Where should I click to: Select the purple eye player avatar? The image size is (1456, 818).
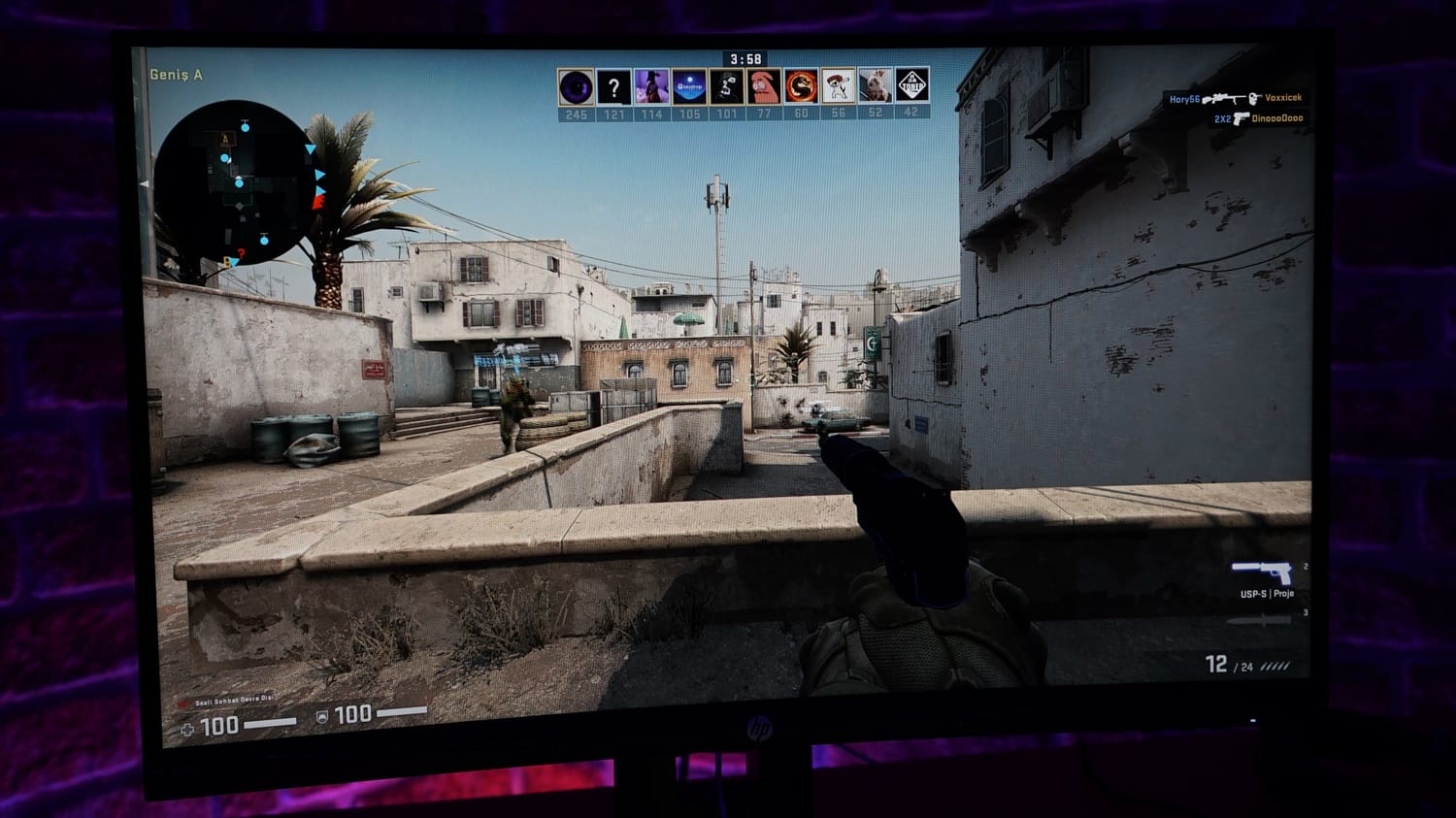[x=576, y=87]
